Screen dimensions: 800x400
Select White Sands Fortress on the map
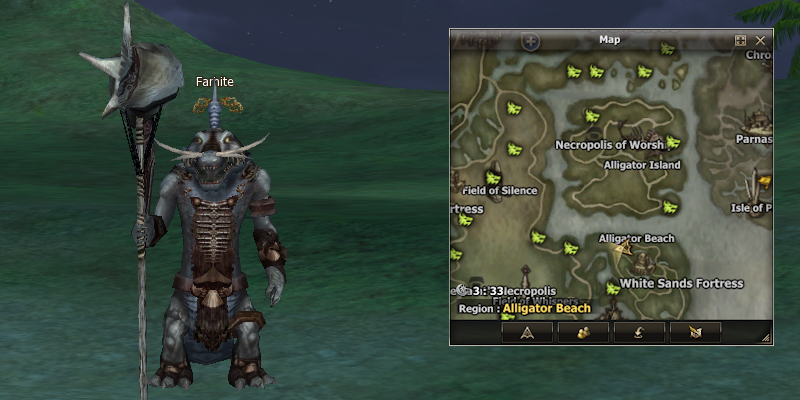click(x=681, y=284)
